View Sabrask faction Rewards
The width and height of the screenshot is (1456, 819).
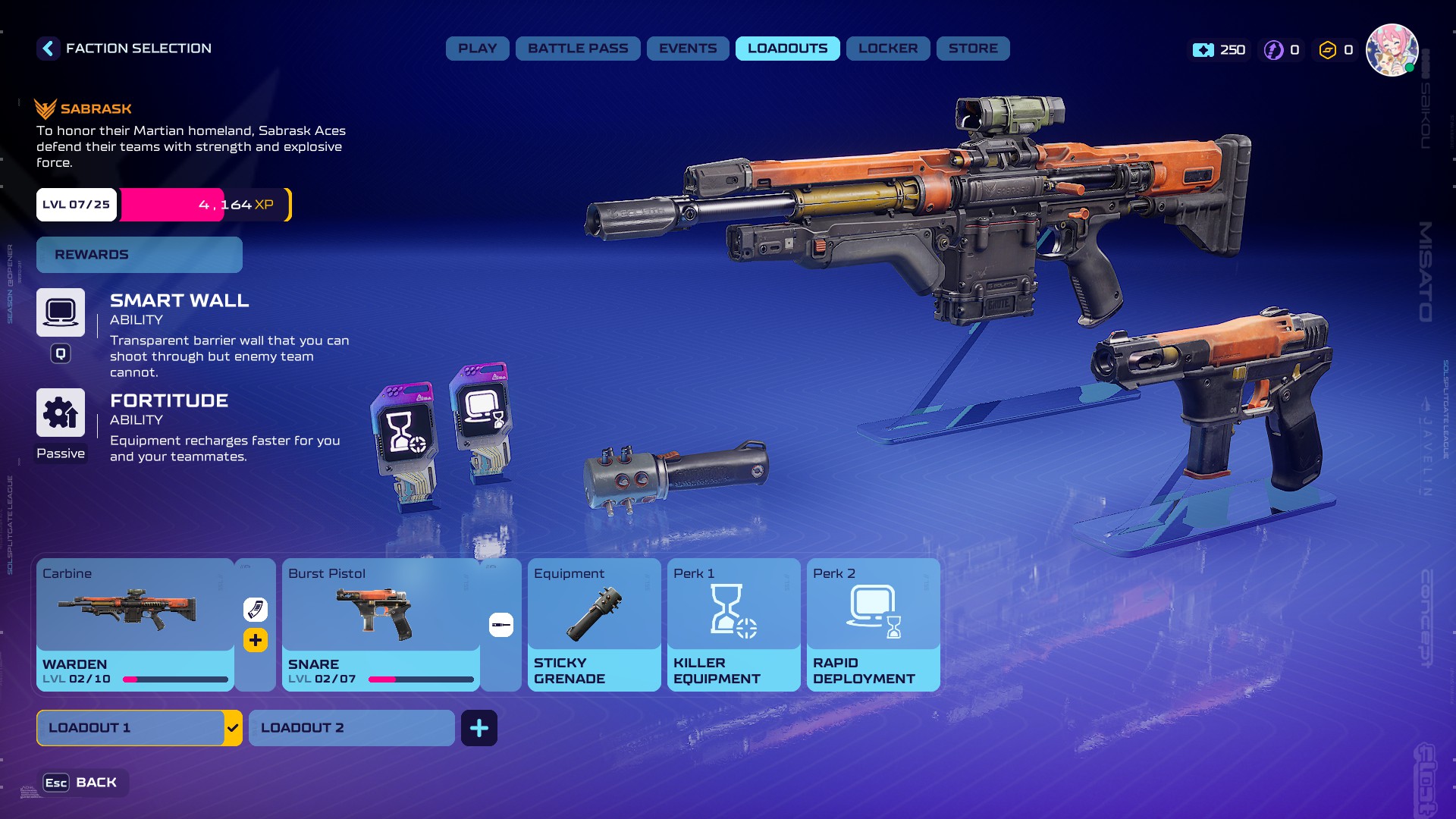pyautogui.click(x=140, y=255)
